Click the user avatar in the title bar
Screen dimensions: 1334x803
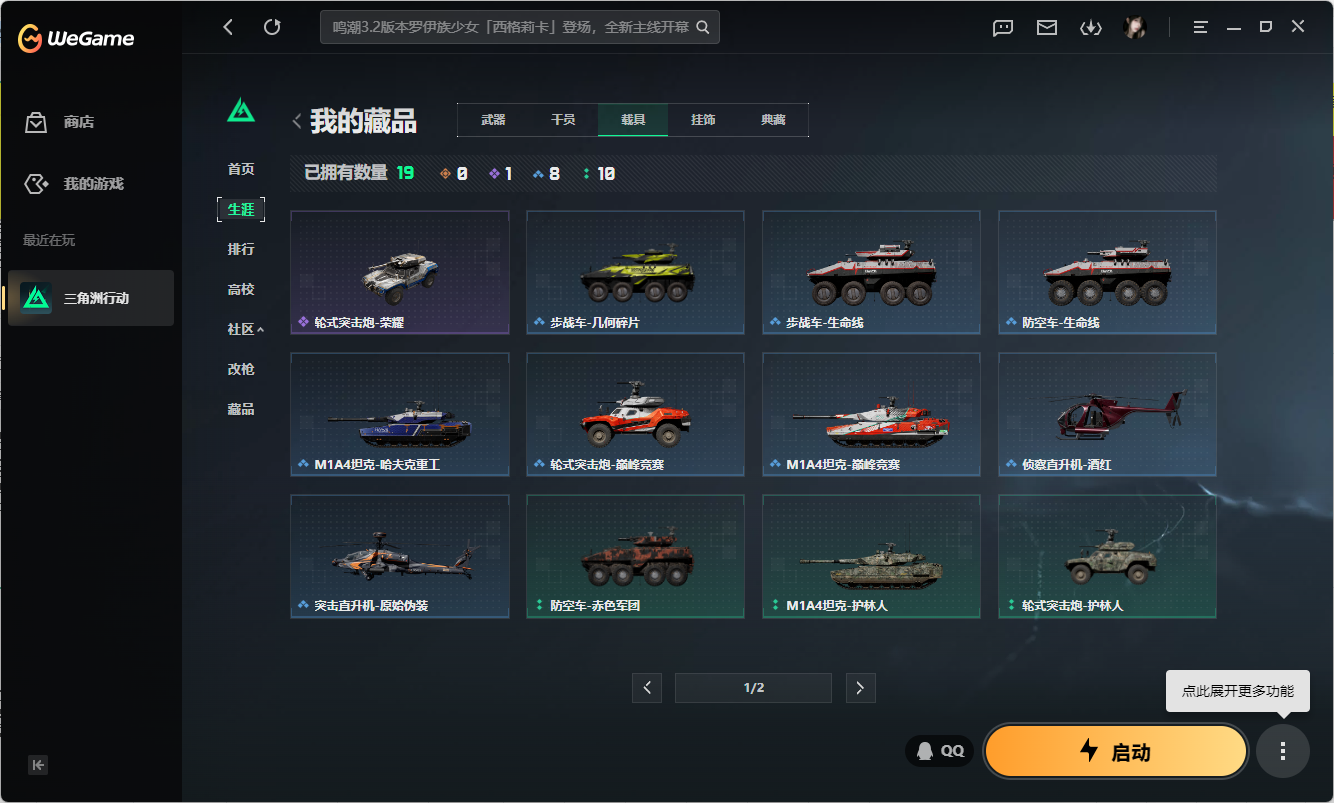(x=1135, y=27)
